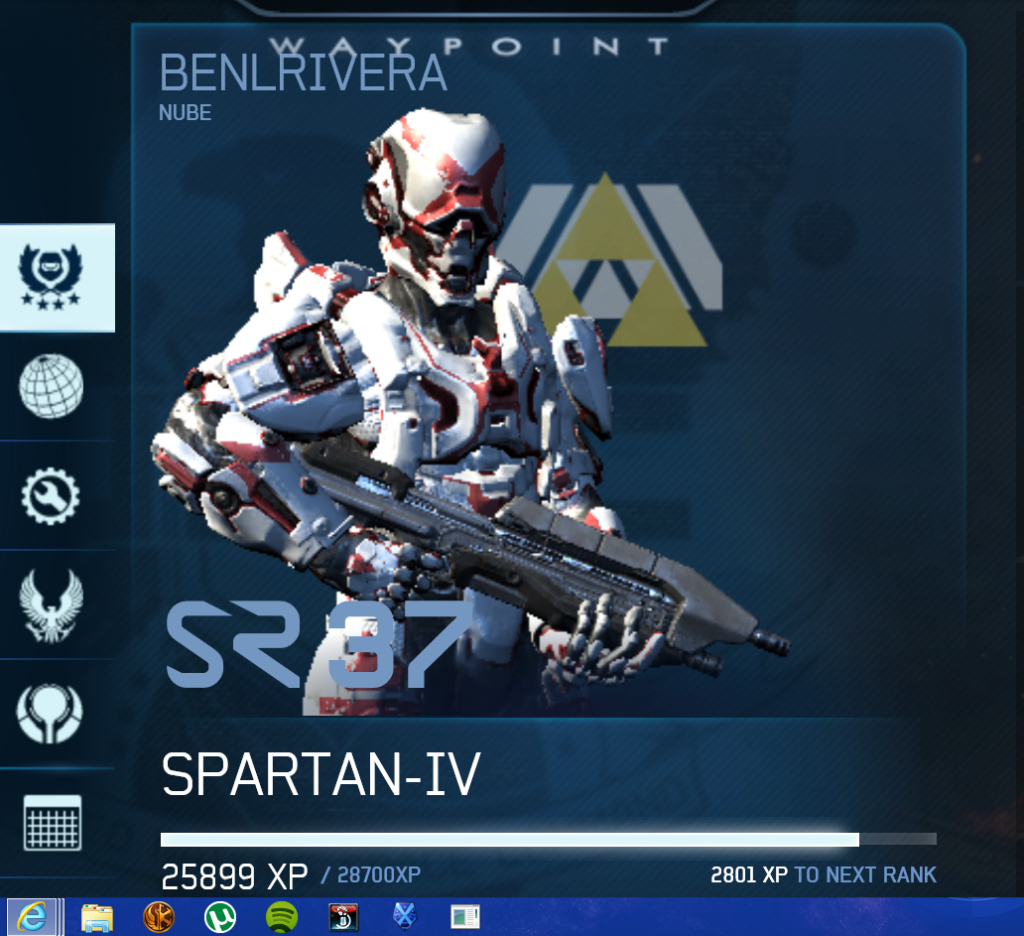Open the calendar grid icon
Screen dimensions: 1024x936
point(52,823)
